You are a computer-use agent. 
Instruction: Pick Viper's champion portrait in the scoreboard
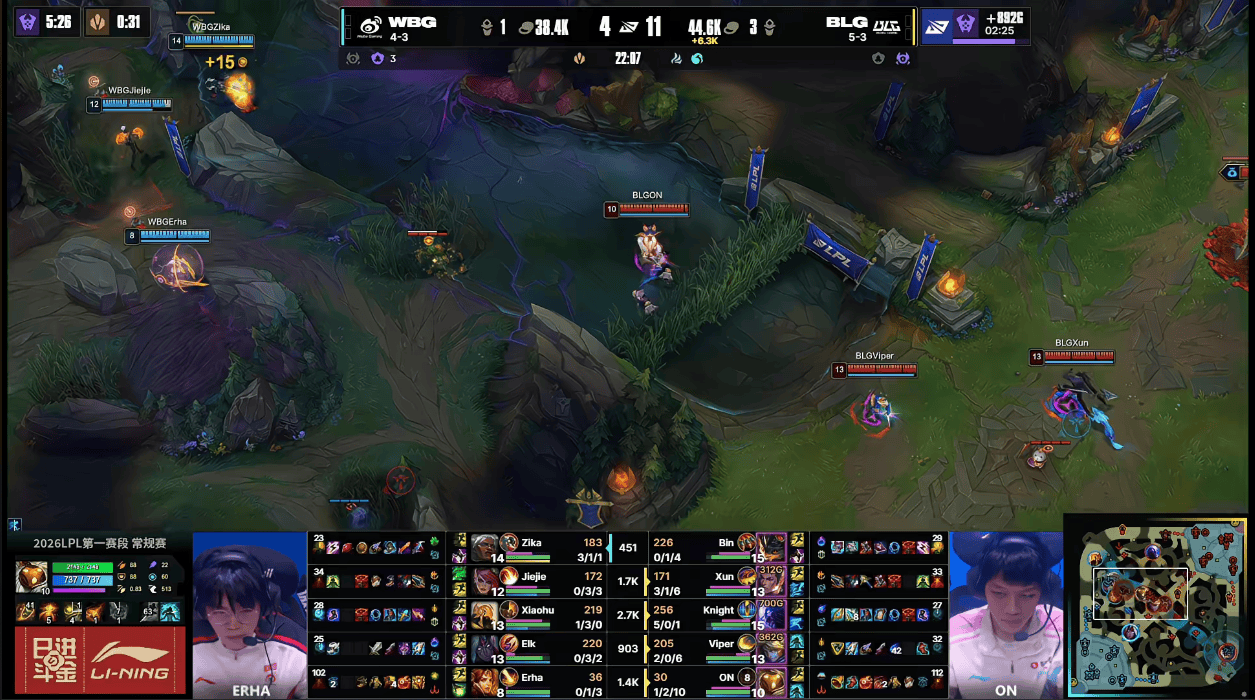point(771,649)
